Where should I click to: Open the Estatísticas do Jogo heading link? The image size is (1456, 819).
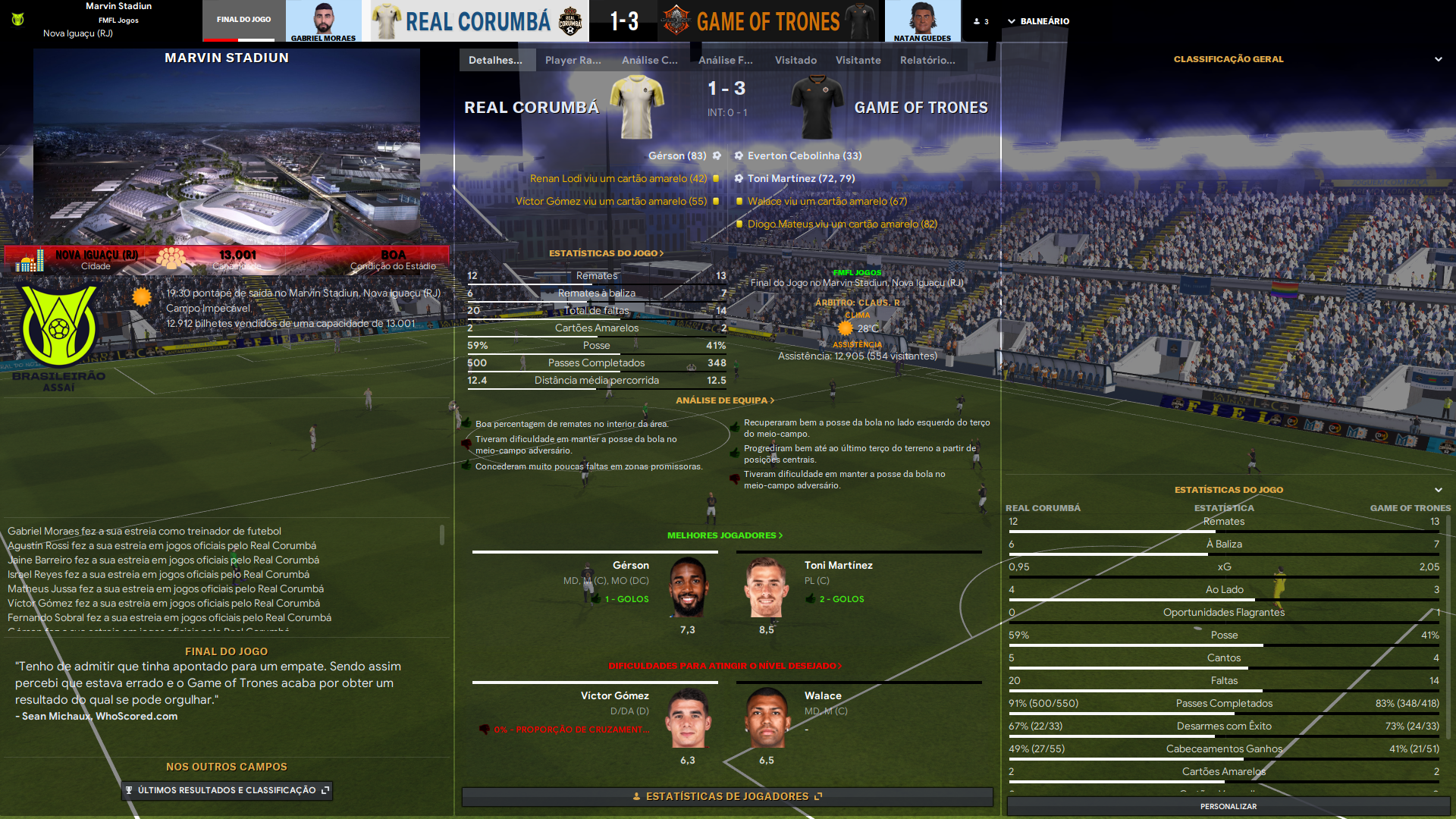point(606,253)
